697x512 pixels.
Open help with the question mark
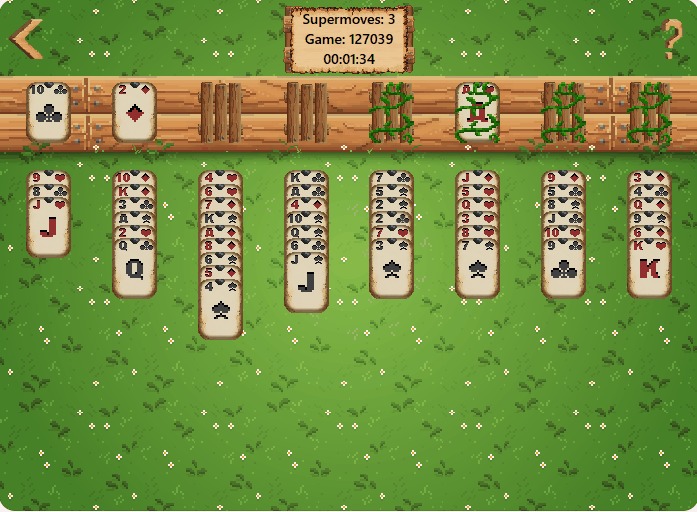pos(672,40)
